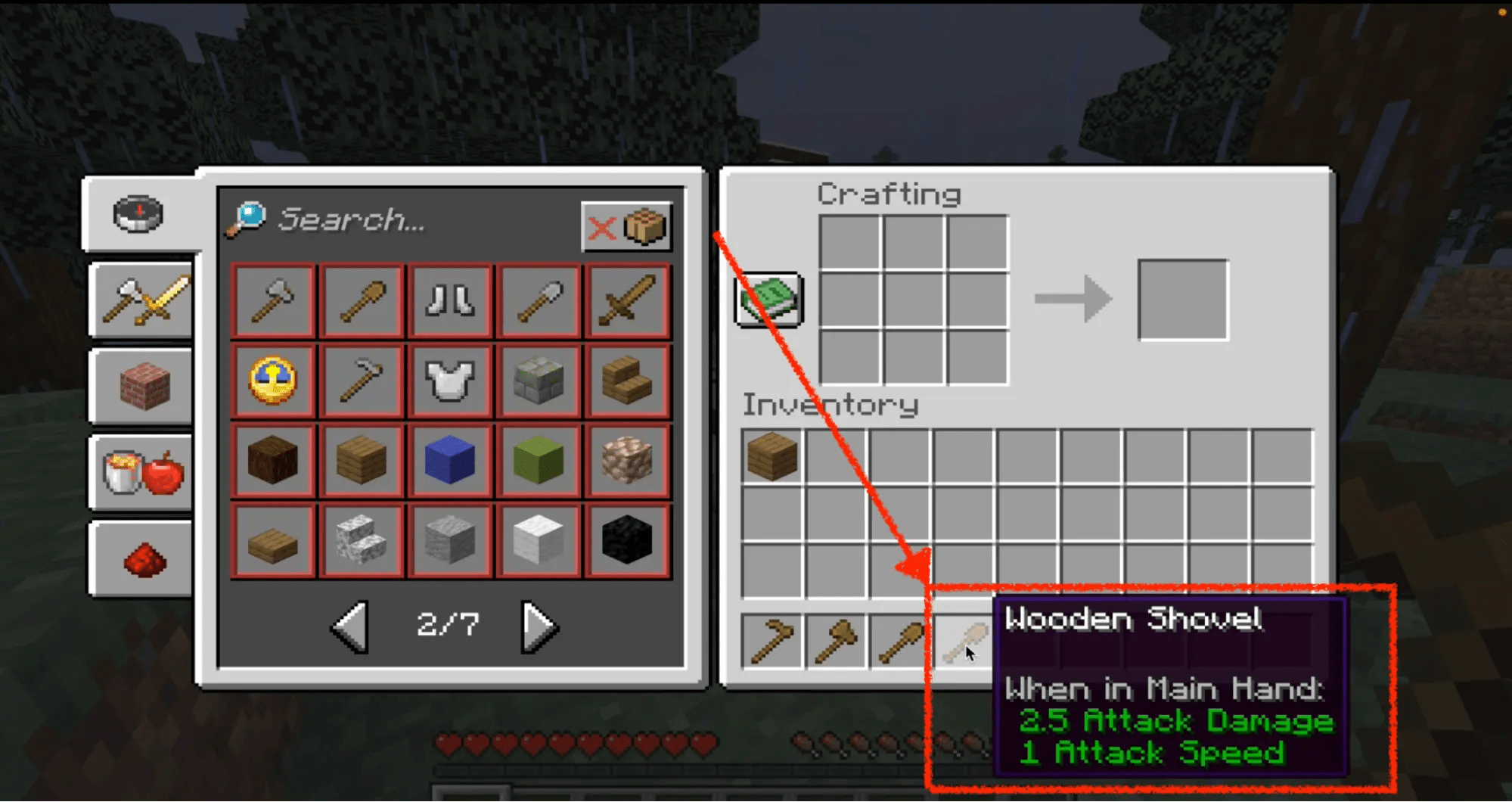Toggle the craftable-only recipe filter

(x=627, y=227)
